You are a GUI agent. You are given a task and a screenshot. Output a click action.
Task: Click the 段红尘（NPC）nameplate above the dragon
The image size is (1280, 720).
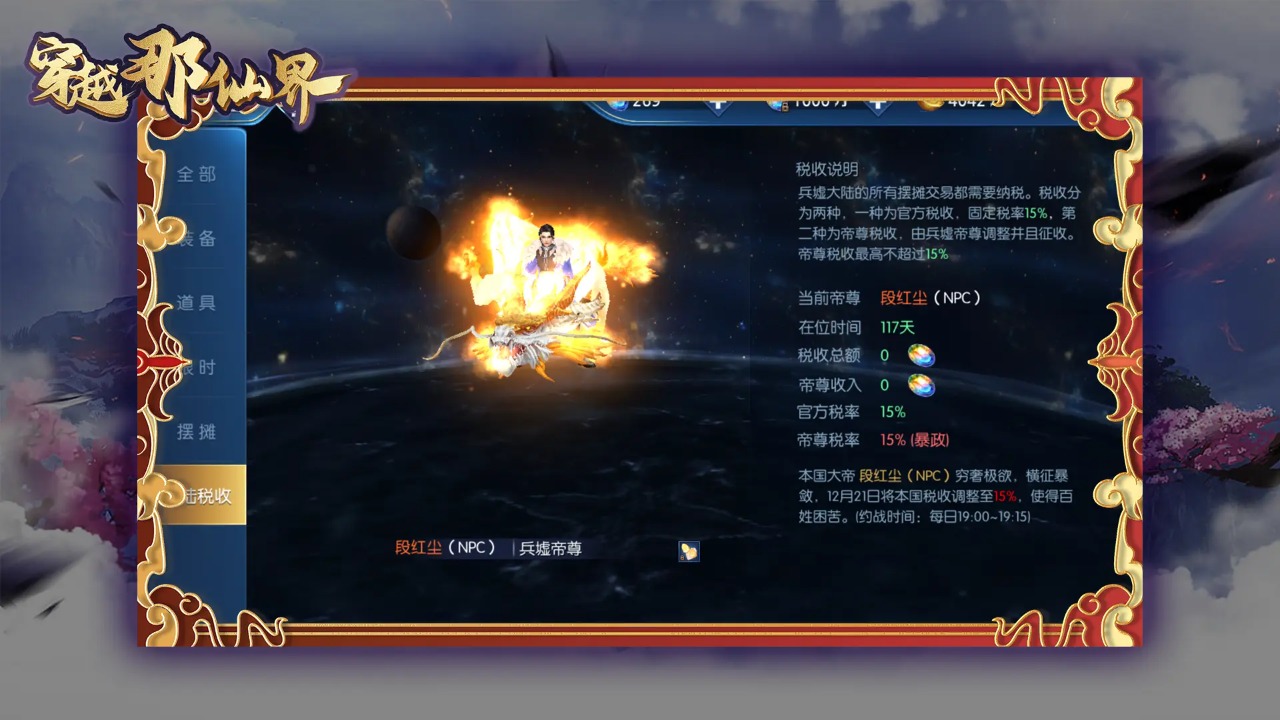click(x=443, y=548)
